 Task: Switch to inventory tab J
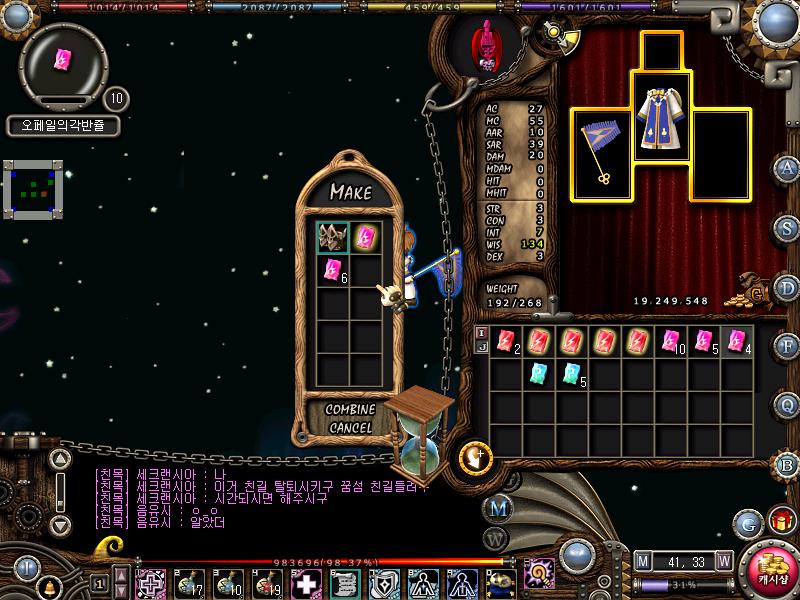pyautogui.click(x=481, y=348)
